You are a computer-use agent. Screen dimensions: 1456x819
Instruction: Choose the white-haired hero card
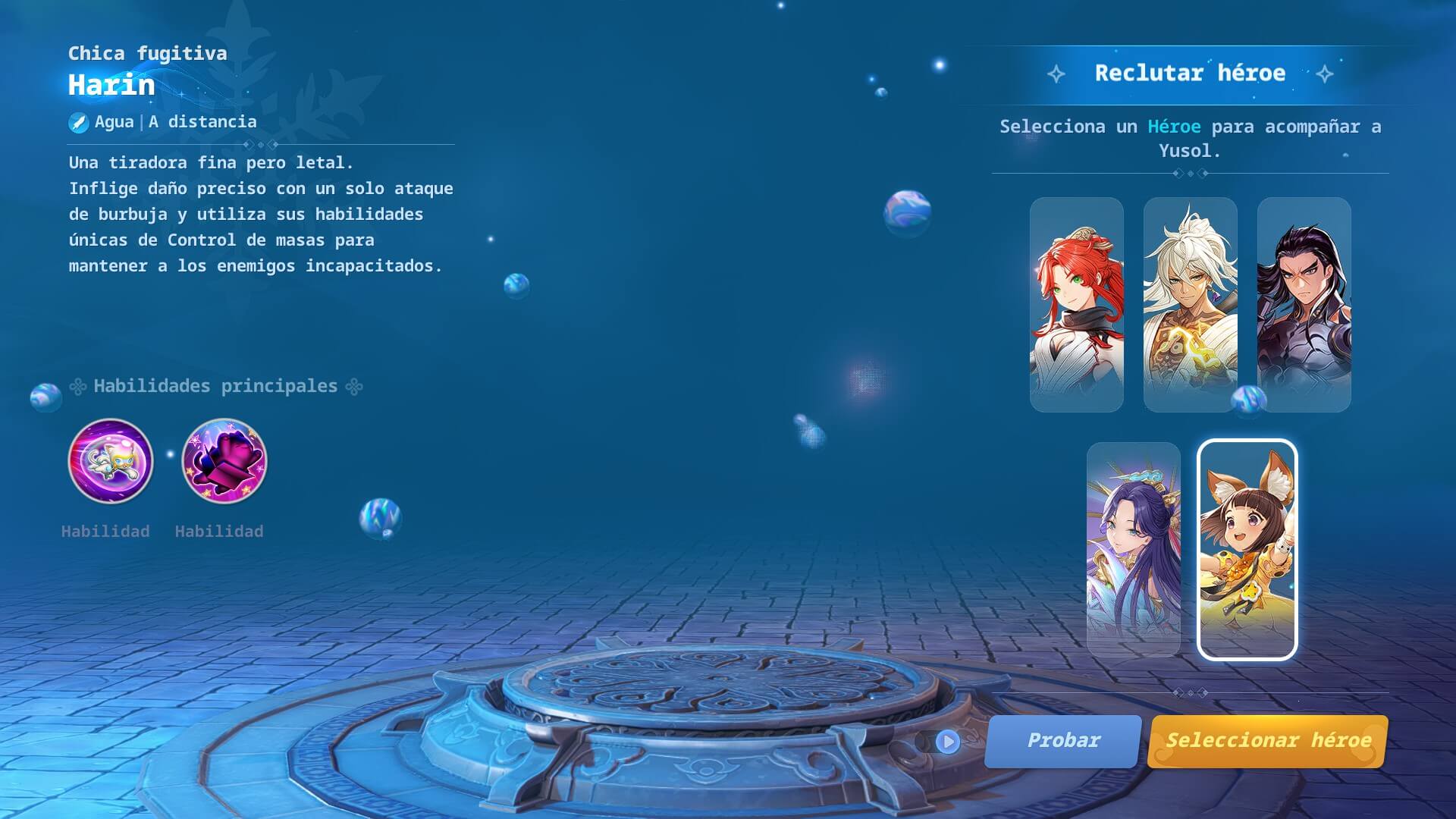[1190, 304]
